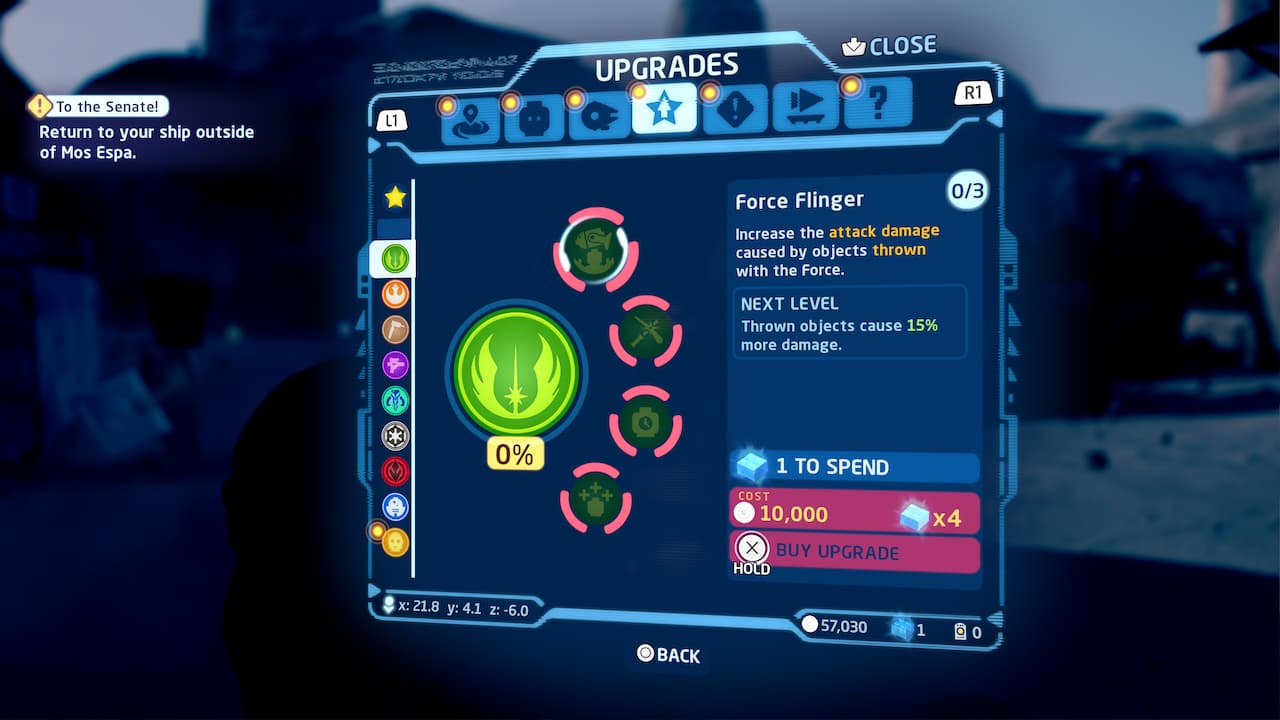Open the exclamation-diamond missions tab
Image resolution: width=1280 pixels, height=720 pixels.
coord(735,110)
